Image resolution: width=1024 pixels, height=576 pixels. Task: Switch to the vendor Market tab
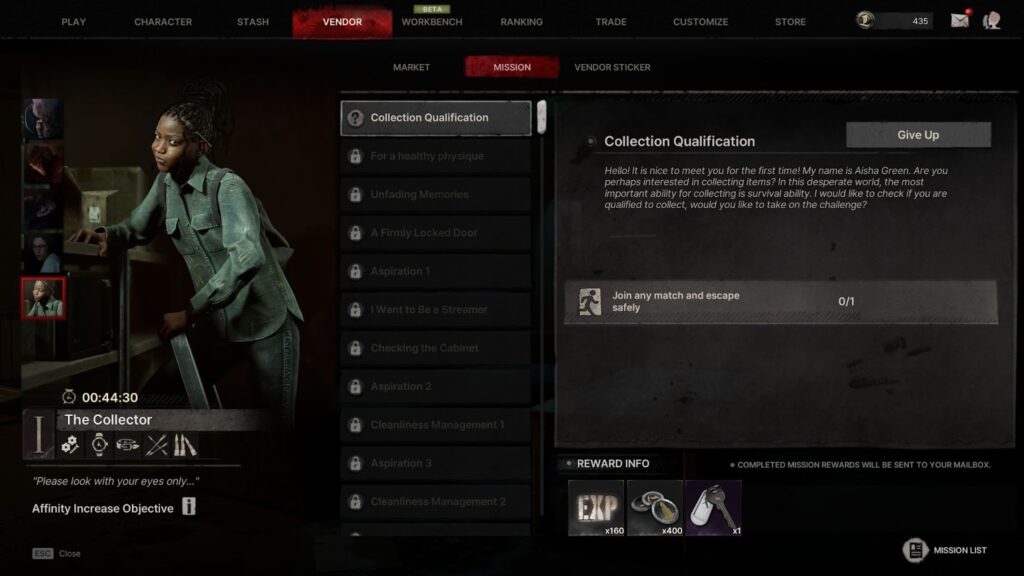point(411,67)
